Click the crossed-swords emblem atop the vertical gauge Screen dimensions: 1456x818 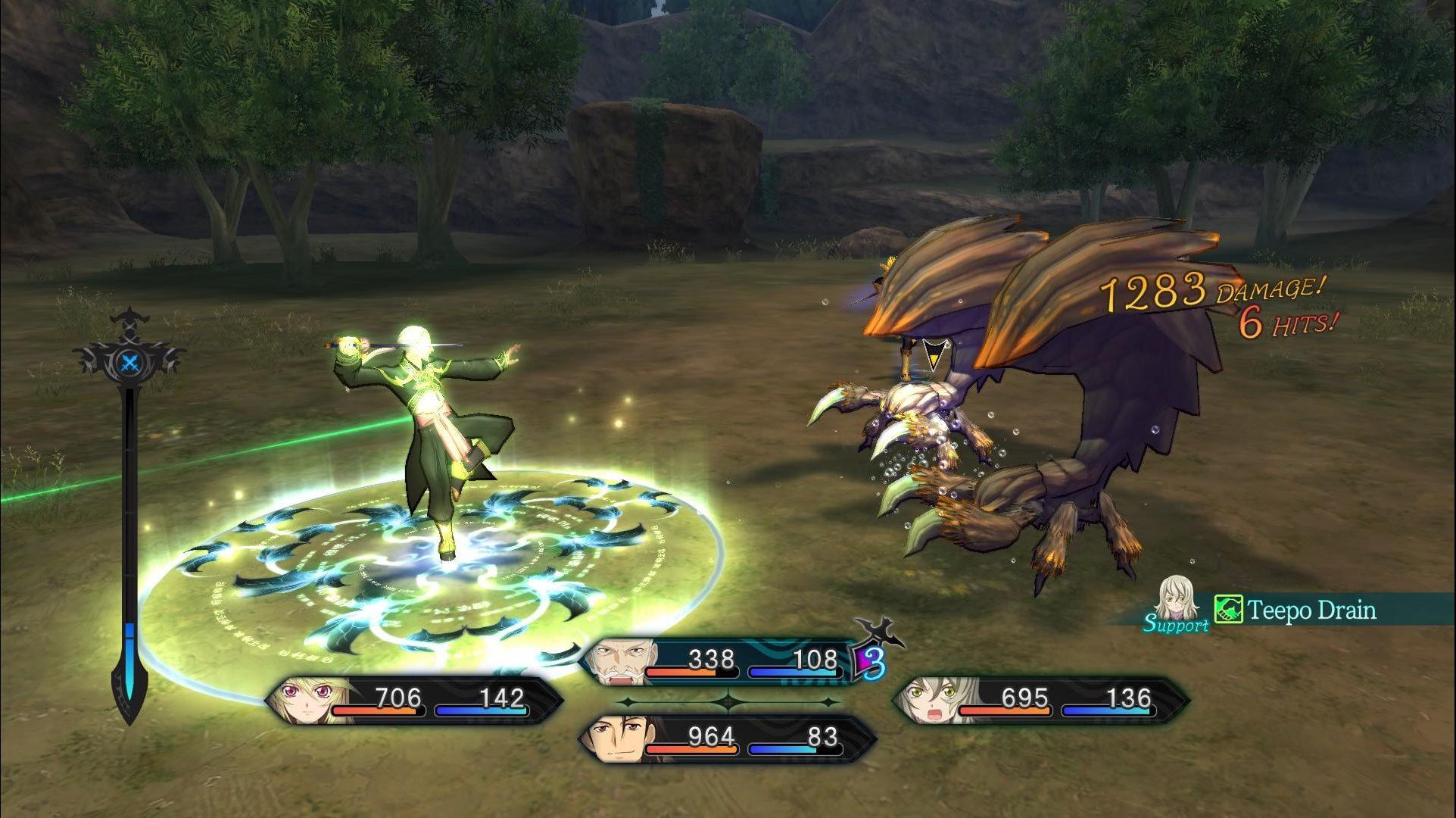point(130,362)
